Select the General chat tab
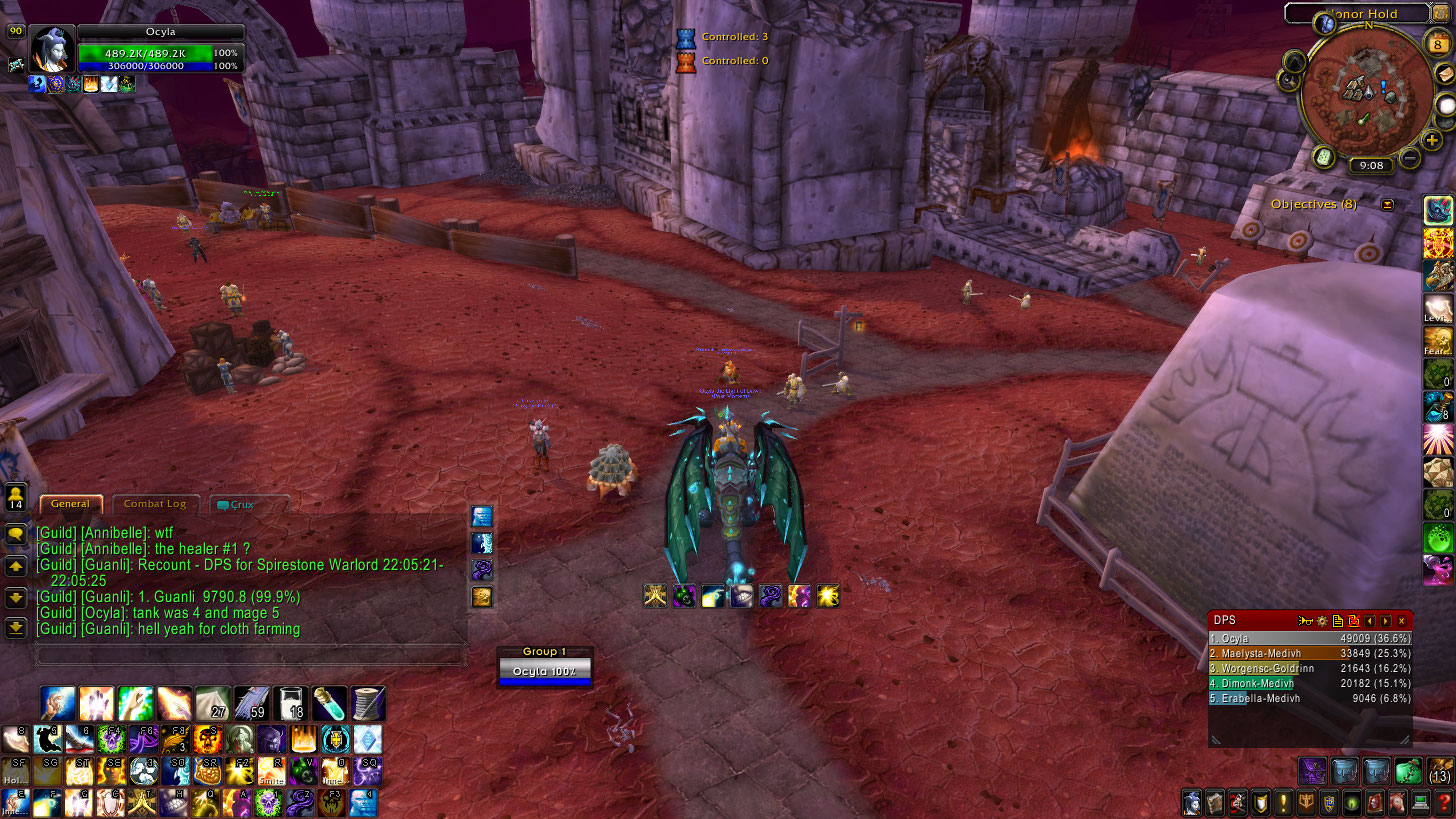Image resolution: width=1456 pixels, height=819 pixels. [70, 504]
